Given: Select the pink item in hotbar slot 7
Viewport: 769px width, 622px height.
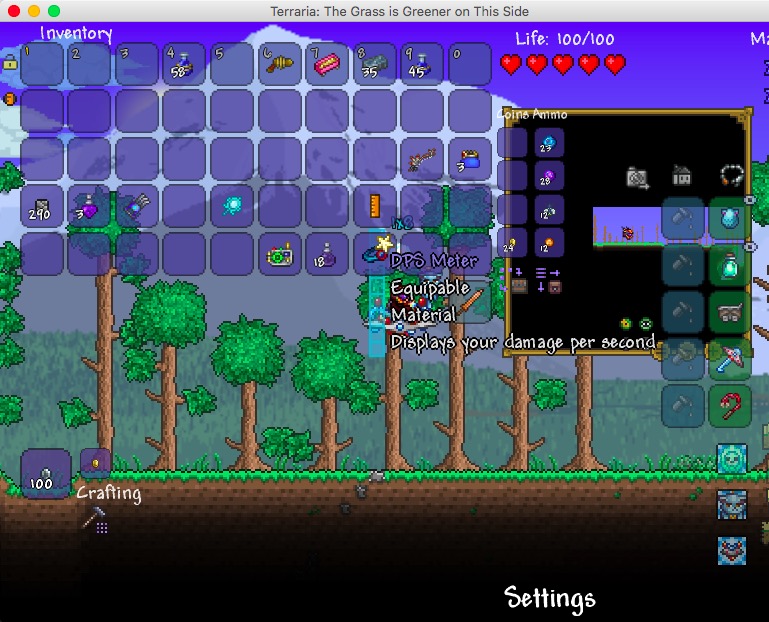Looking at the screenshot, I should click(326, 65).
